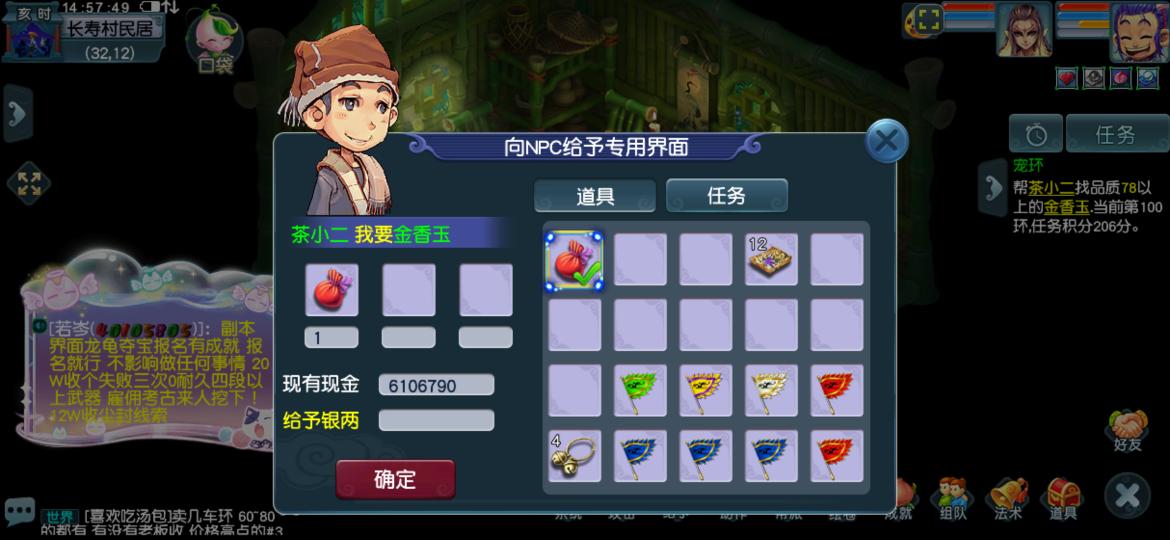Viewport: 1170px width, 540px height.
Task: Choose the green flag item
Action: pos(640,391)
